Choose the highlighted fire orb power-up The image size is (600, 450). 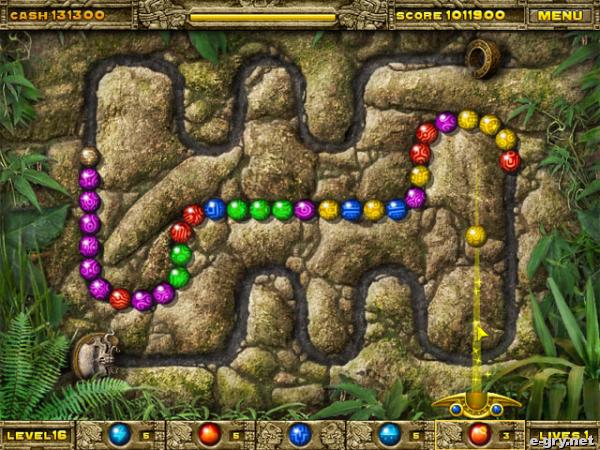[479, 434]
